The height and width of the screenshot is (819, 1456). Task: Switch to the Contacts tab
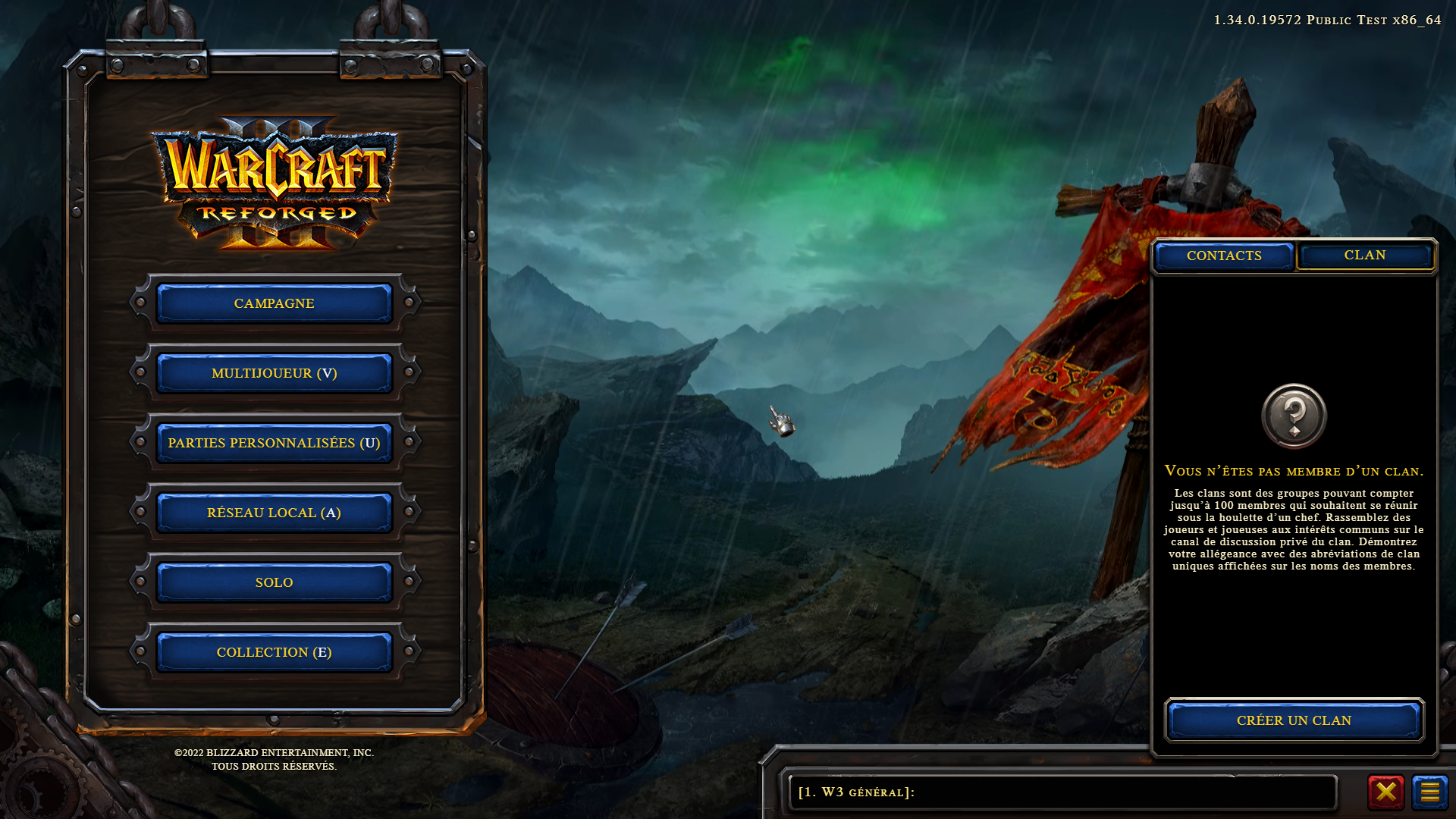(1224, 256)
